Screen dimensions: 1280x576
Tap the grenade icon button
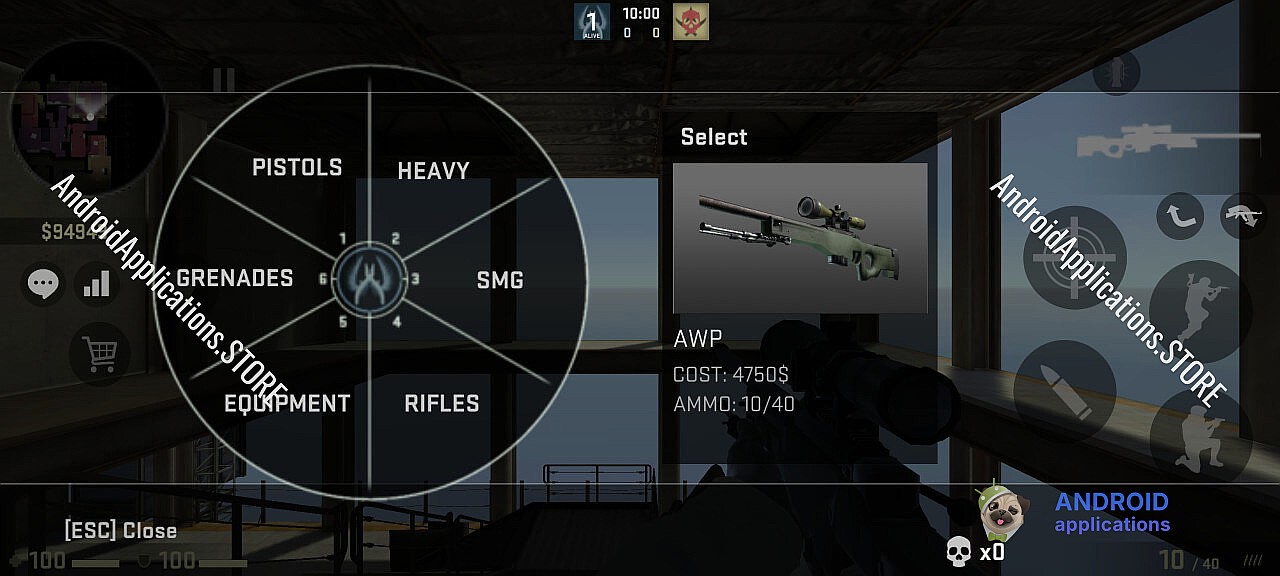(x=1116, y=74)
